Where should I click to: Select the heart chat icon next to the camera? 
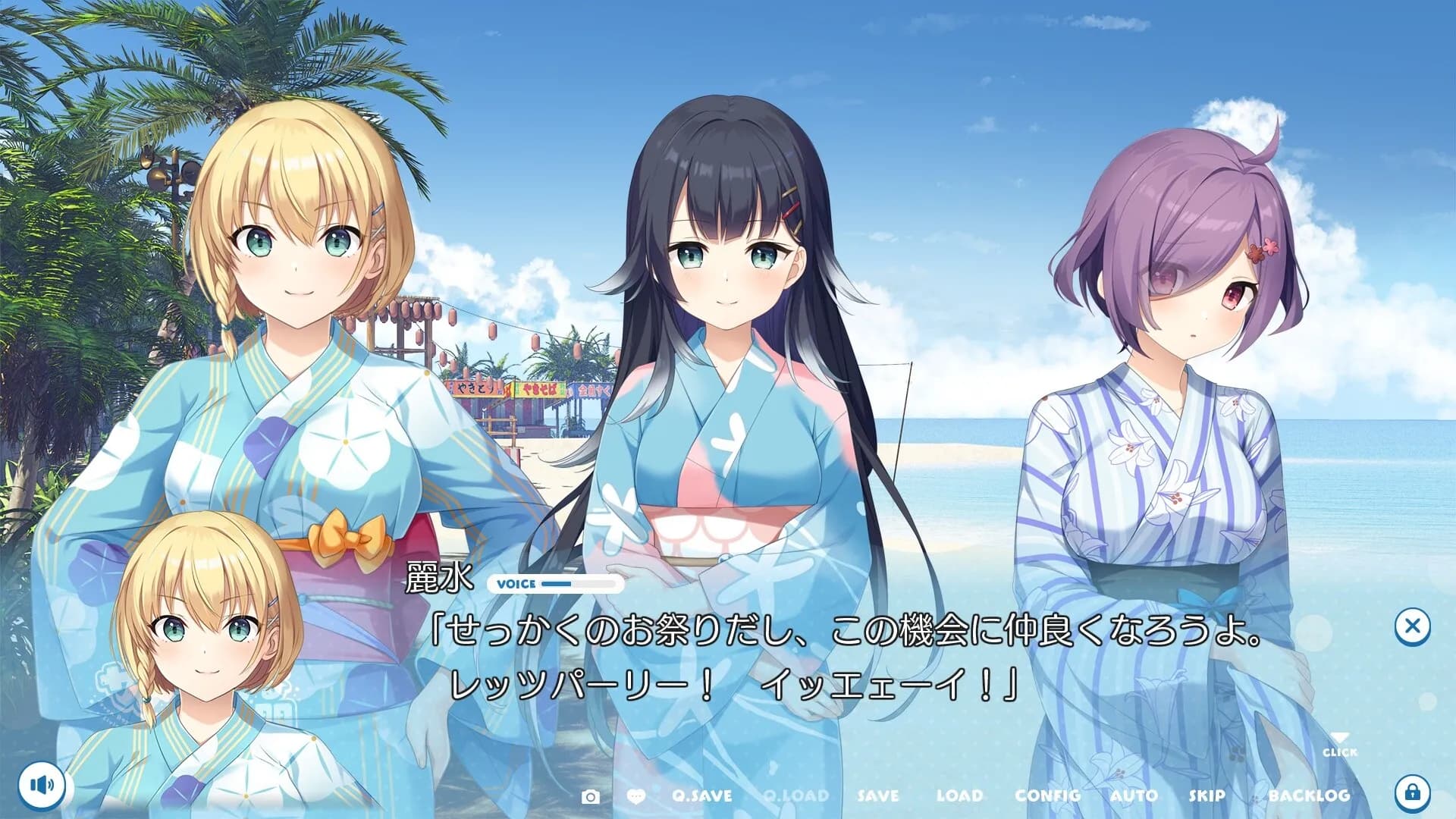pos(638,796)
